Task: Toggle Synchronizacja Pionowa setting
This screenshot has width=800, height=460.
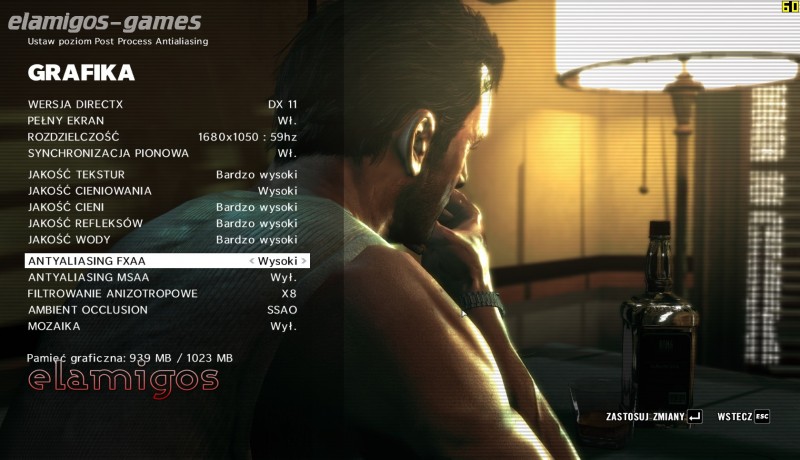Action: tap(162, 153)
